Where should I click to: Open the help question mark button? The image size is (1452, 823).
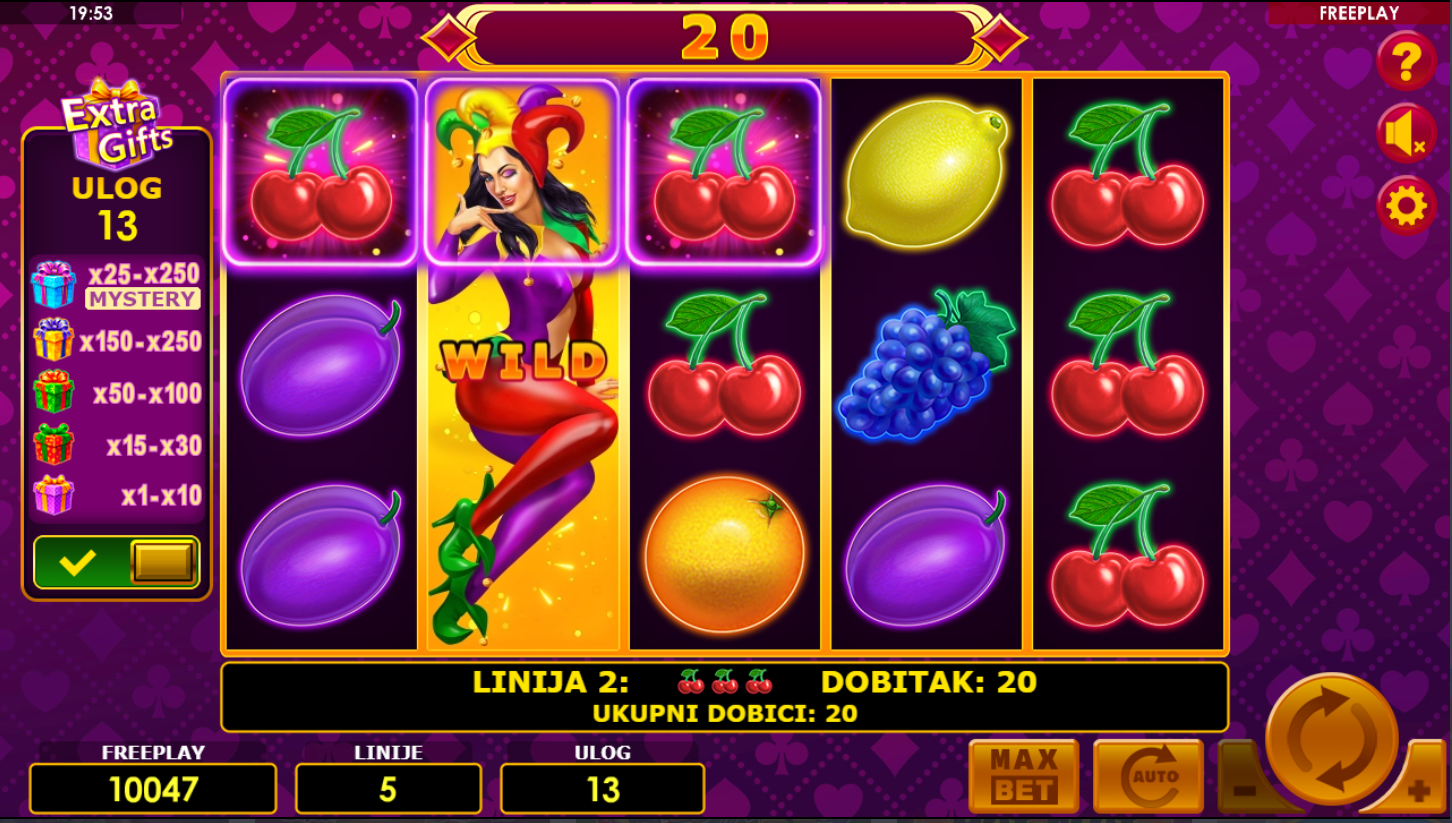click(1406, 62)
